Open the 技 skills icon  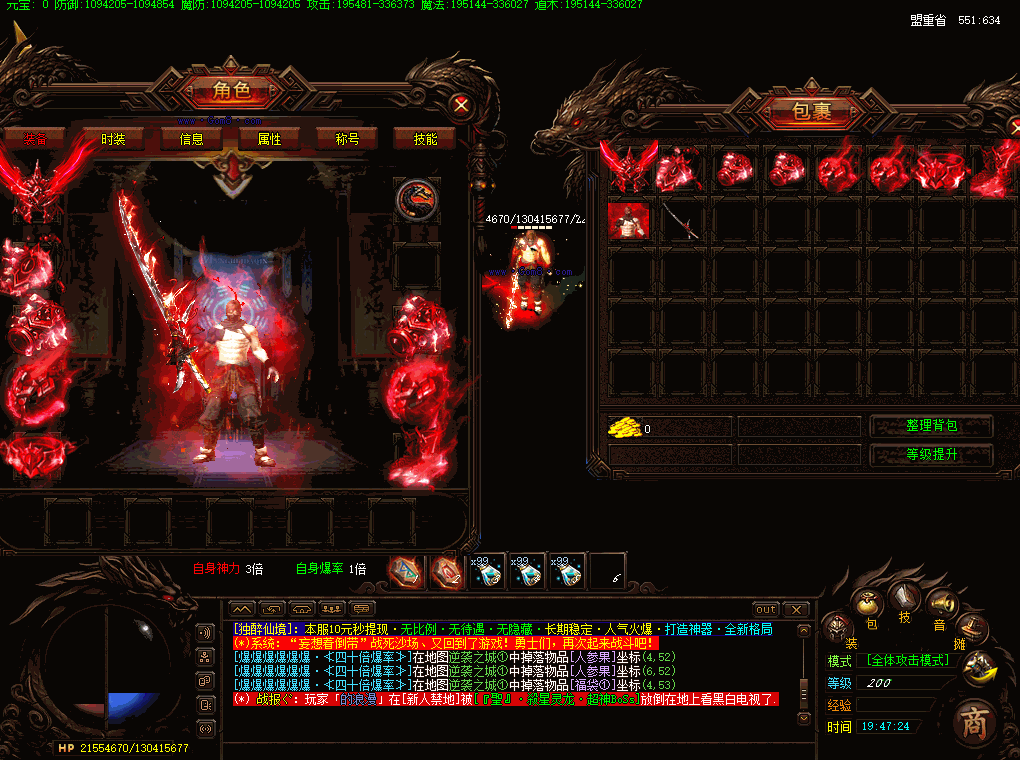tap(904, 597)
